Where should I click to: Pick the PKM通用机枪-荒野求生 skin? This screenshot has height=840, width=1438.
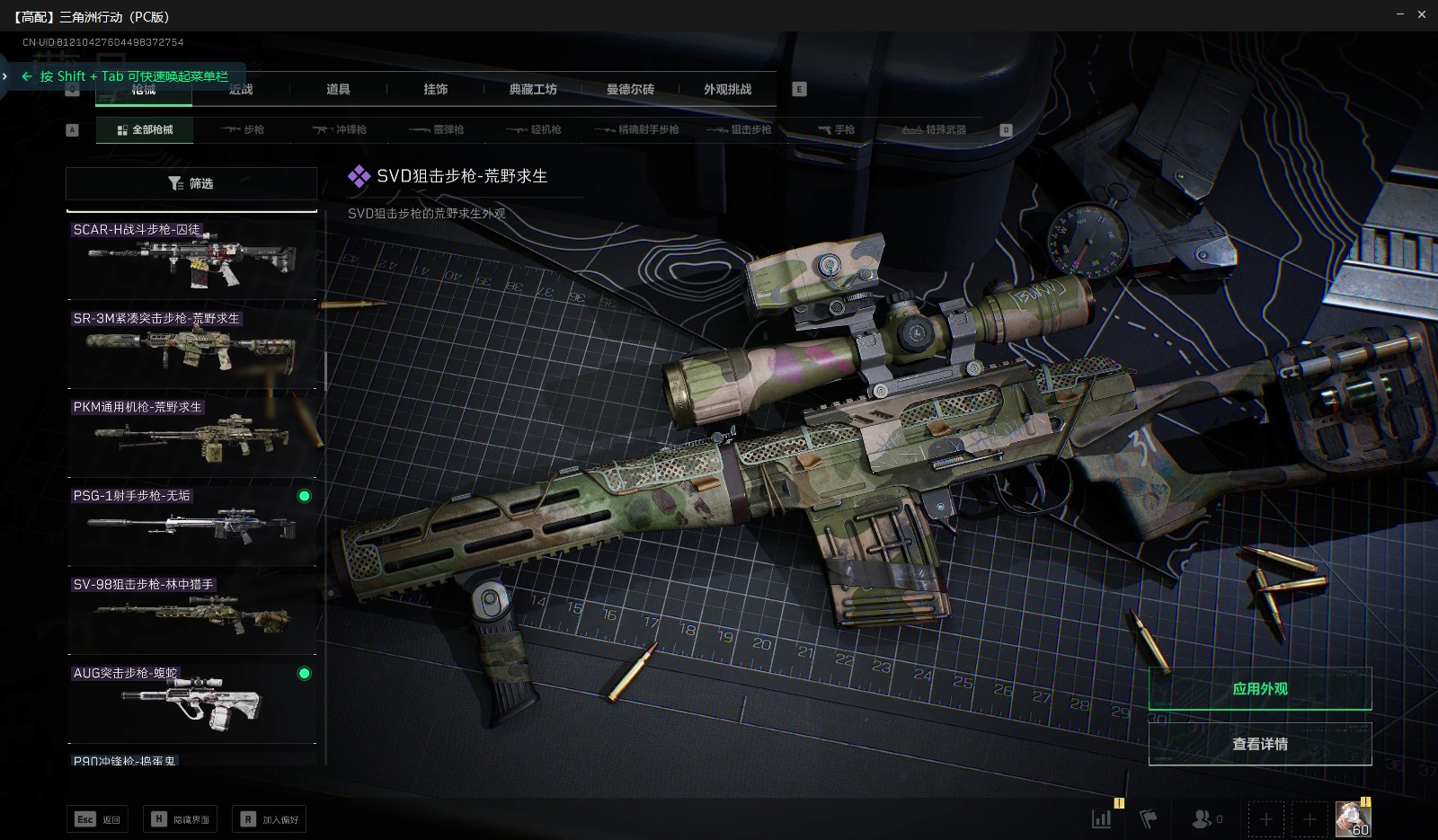click(x=191, y=436)
